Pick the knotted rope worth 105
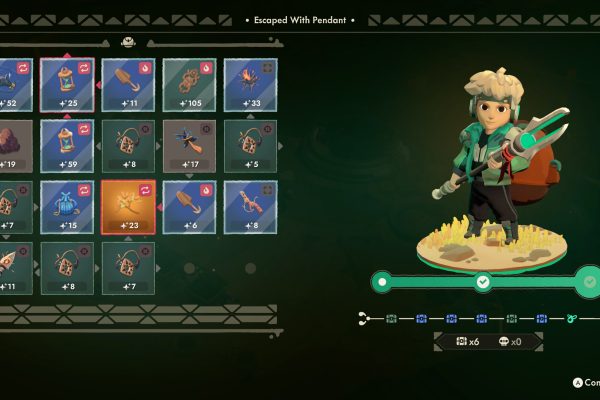Viewport: 600px width, 400px height. 189,84
